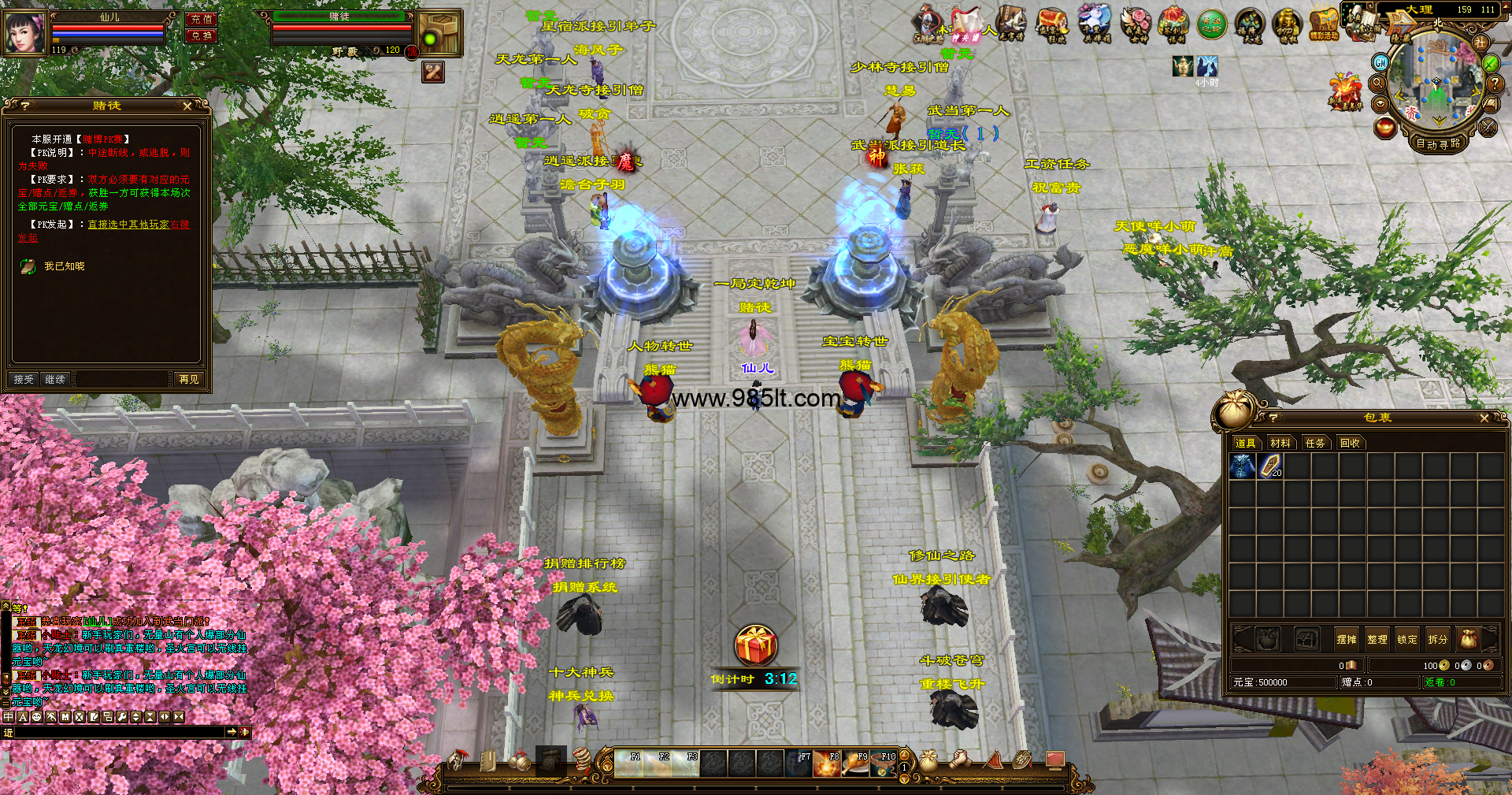
Task: Switch to the 回收 recycle tab
Action: (x=1350, y=443)
